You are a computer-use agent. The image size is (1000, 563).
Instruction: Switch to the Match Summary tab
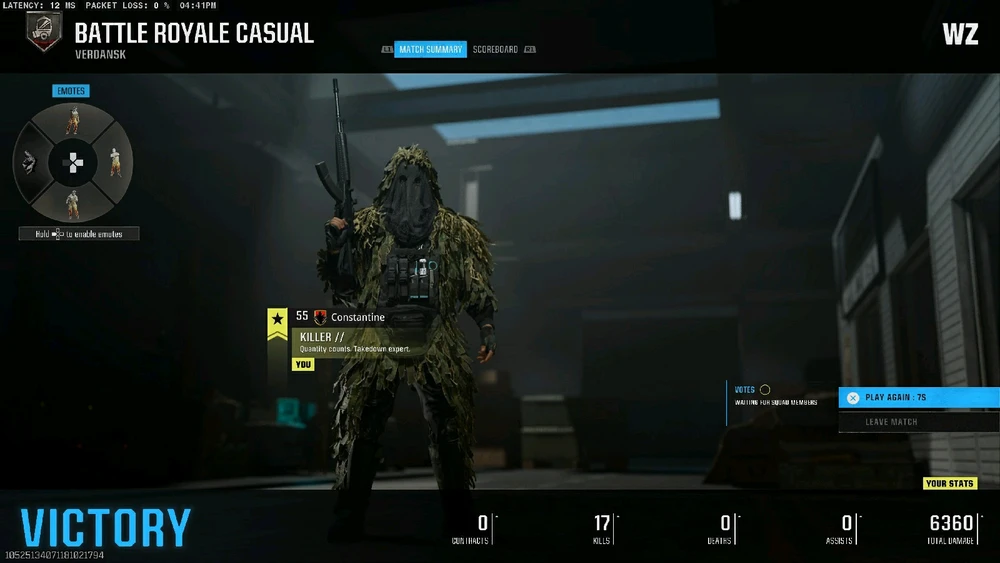430,49
